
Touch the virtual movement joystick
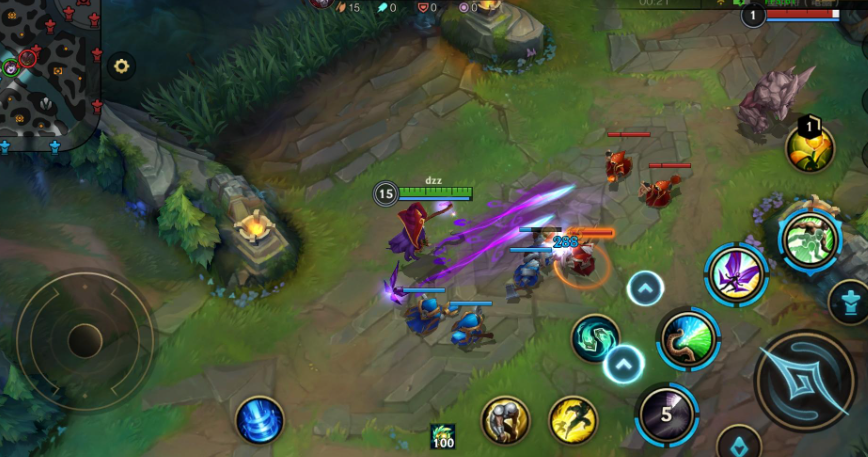85,340
